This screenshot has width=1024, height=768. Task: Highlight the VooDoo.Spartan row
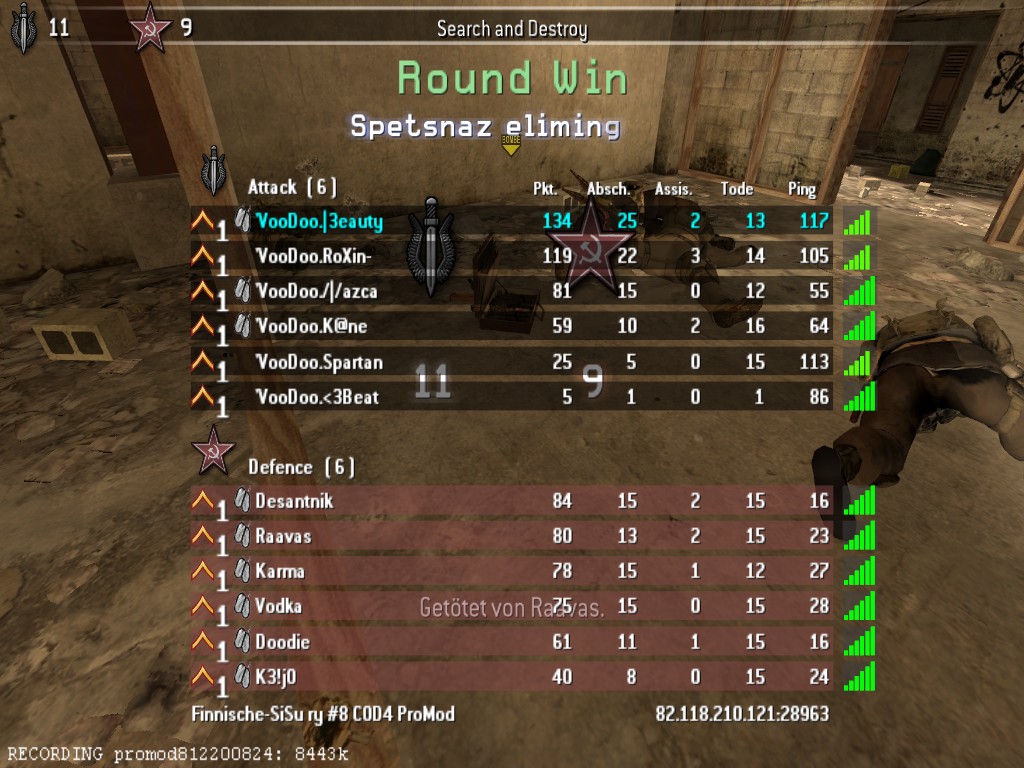click(x=319, y=362)
